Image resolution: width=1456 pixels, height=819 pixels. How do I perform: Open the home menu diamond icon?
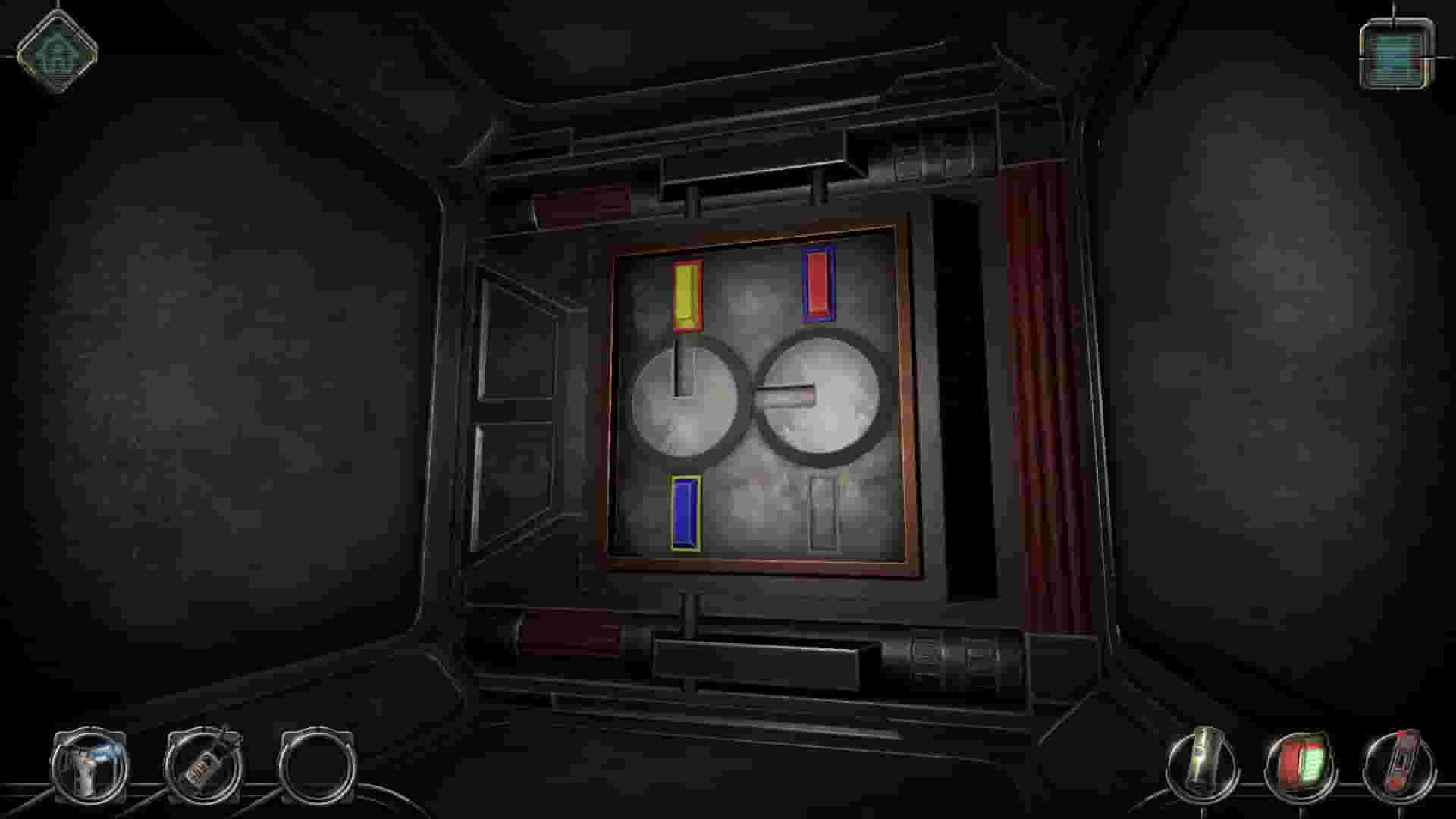pos(57,53)
